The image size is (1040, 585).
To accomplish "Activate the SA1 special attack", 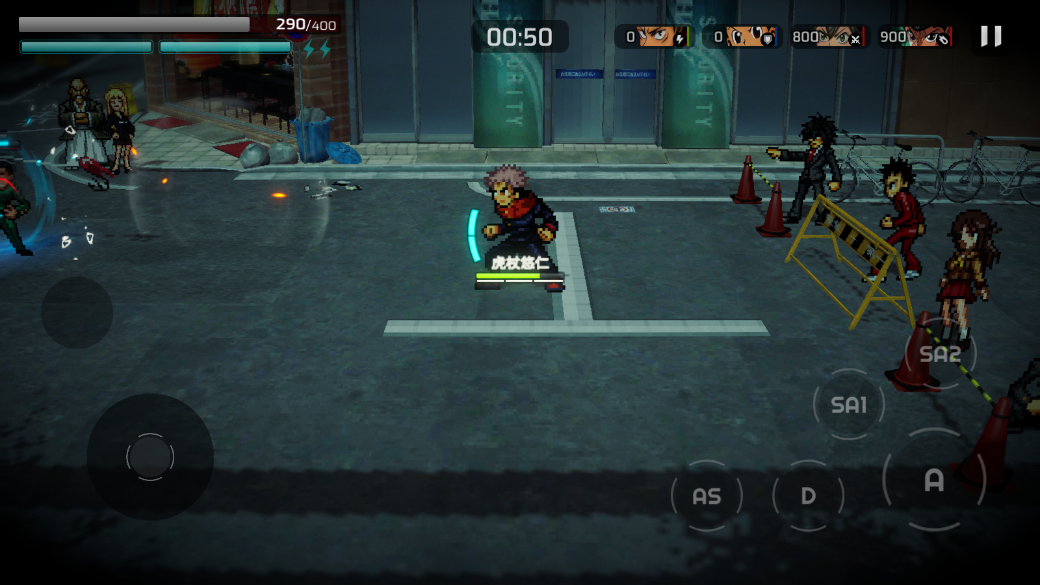I will [849, 404].
